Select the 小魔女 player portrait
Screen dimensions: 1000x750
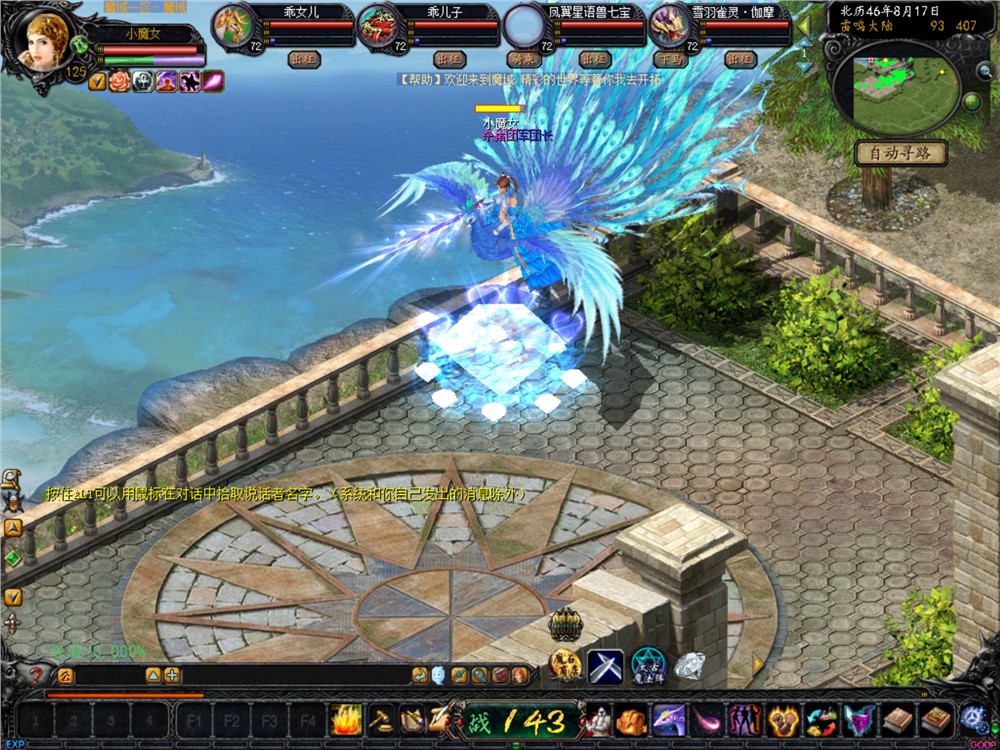coord(43,40)
